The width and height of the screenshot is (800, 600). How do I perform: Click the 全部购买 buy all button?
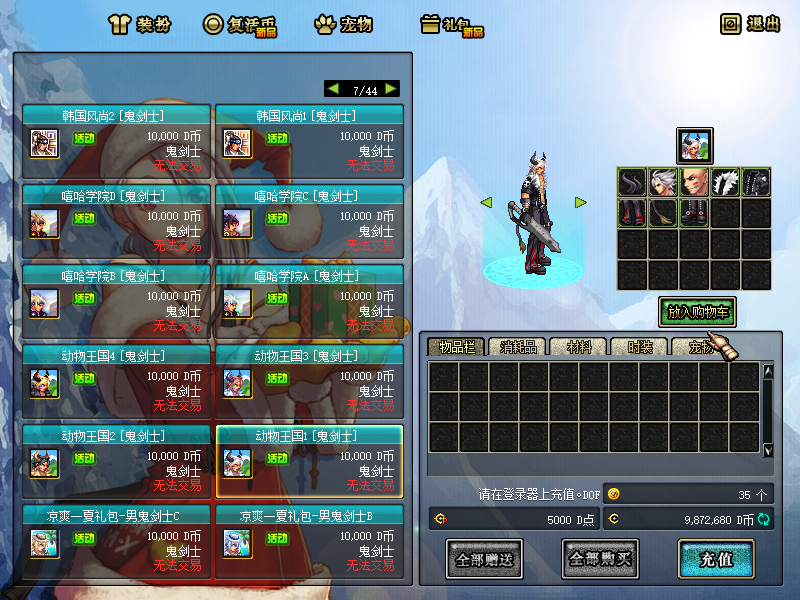(600, 559)
